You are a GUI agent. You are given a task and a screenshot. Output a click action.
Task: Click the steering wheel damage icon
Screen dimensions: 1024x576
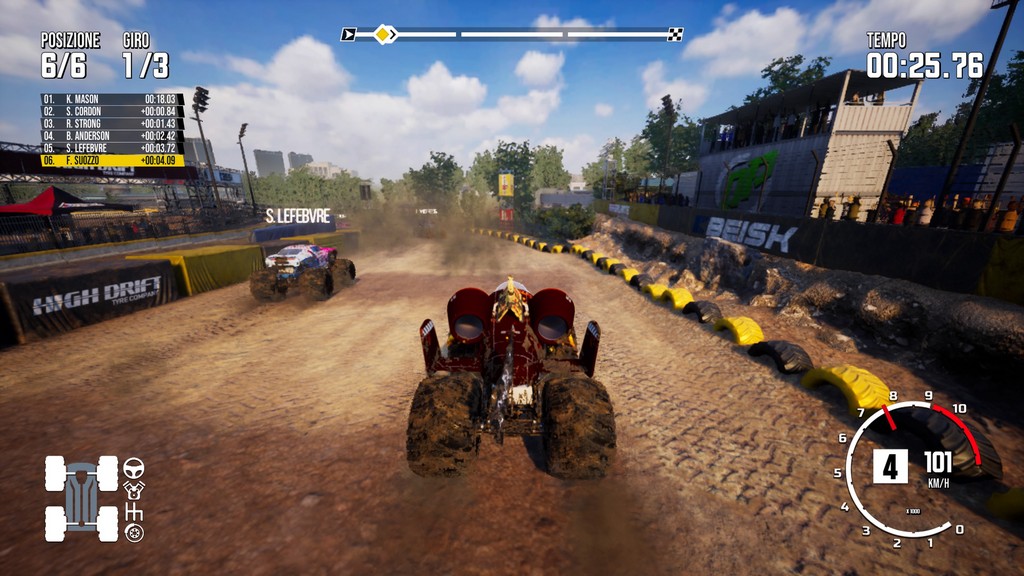coord(133,467)
